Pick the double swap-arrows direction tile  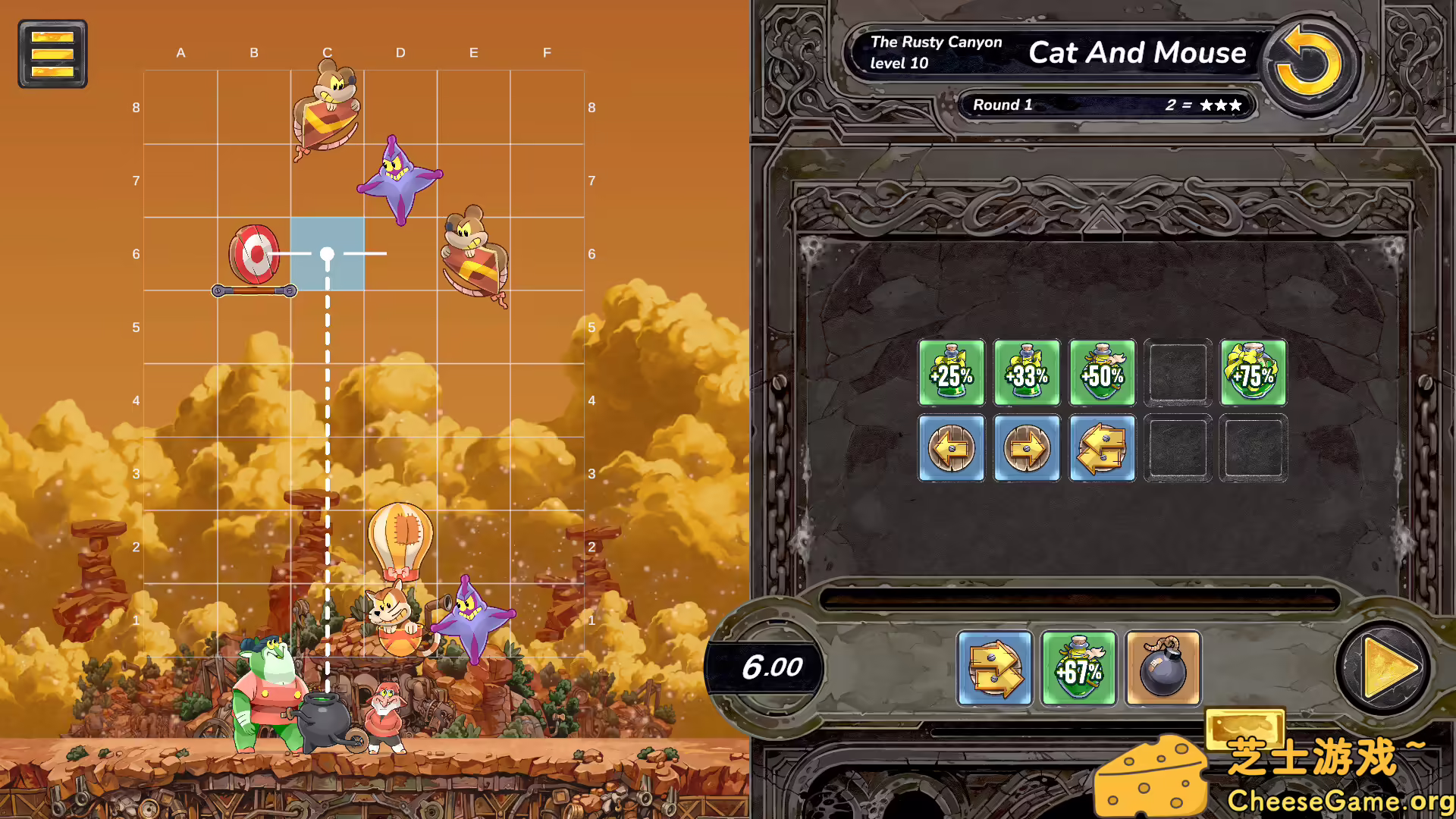click(x=1102, y=449)
